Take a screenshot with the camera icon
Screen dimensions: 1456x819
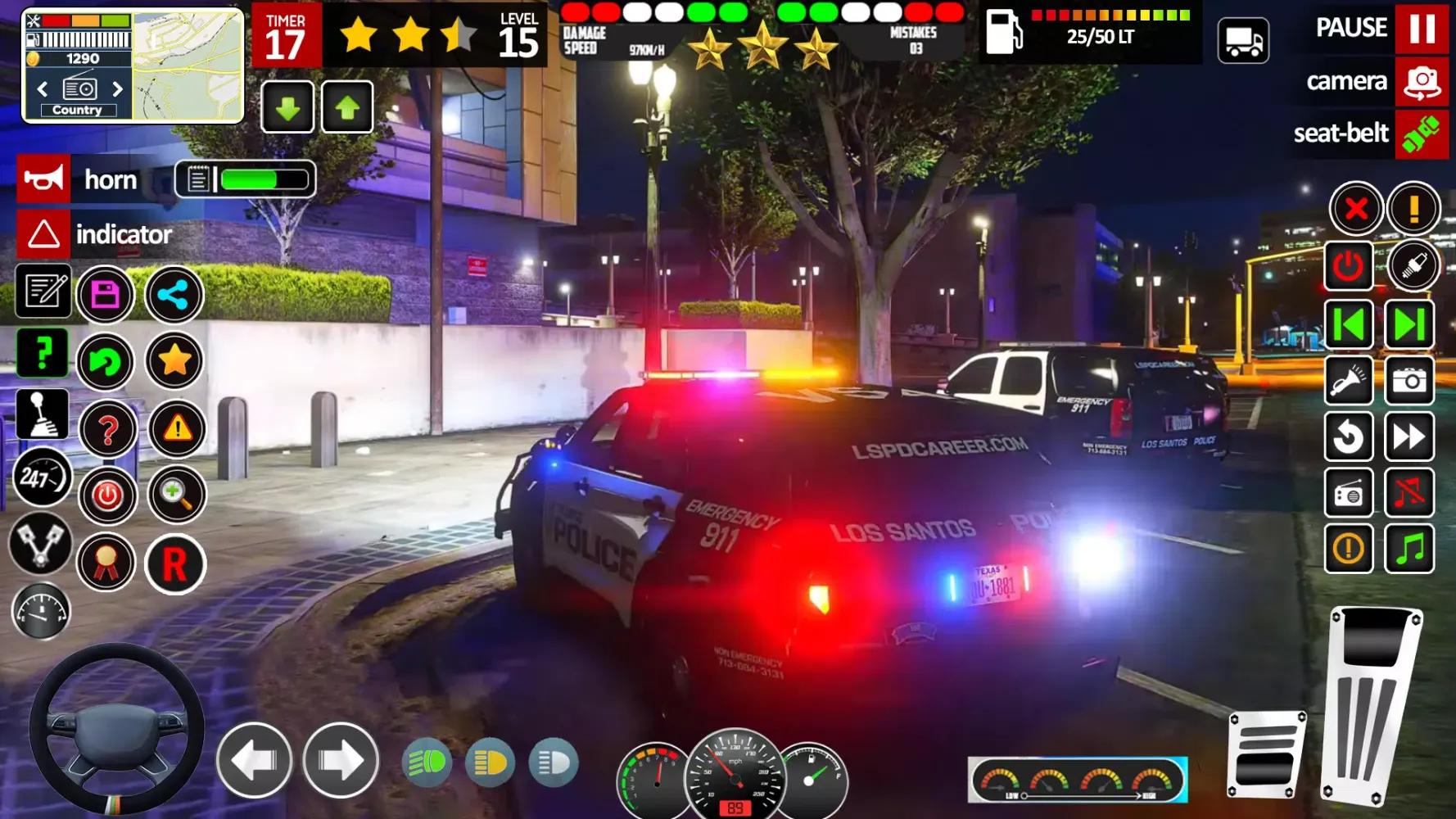click(x=1409, y=381)
